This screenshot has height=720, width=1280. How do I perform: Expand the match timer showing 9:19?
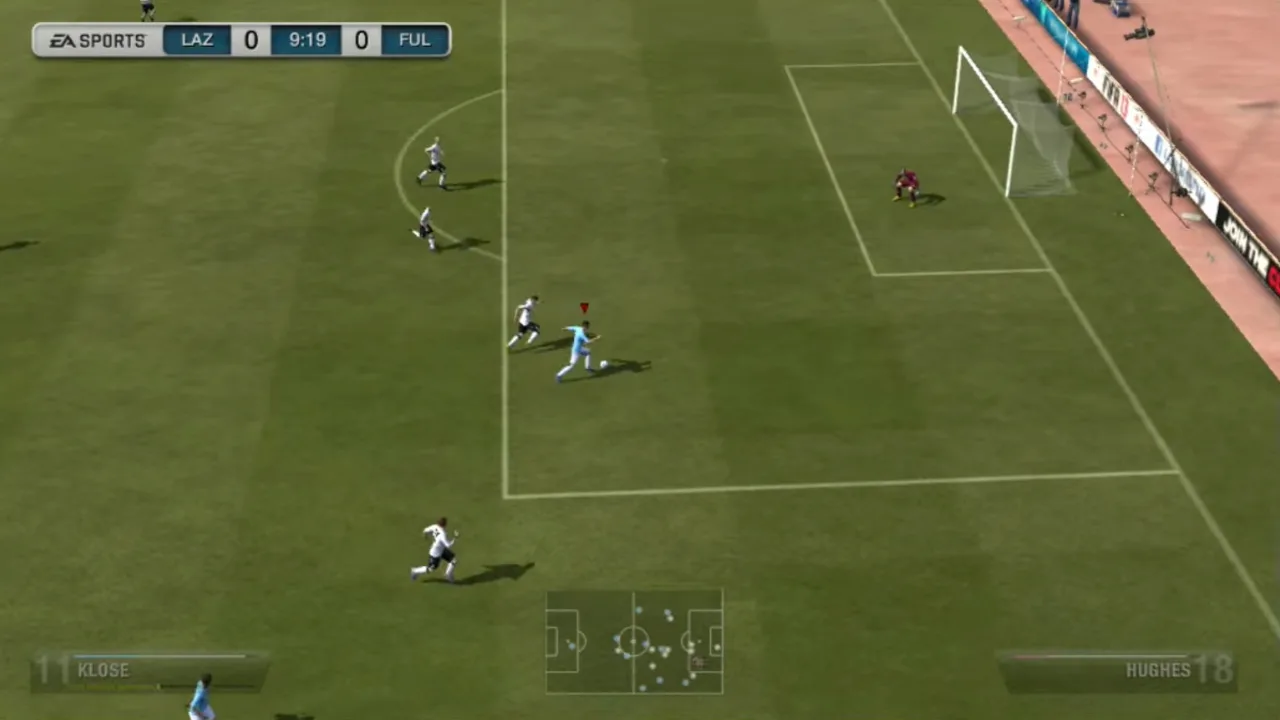click(306, 40)
